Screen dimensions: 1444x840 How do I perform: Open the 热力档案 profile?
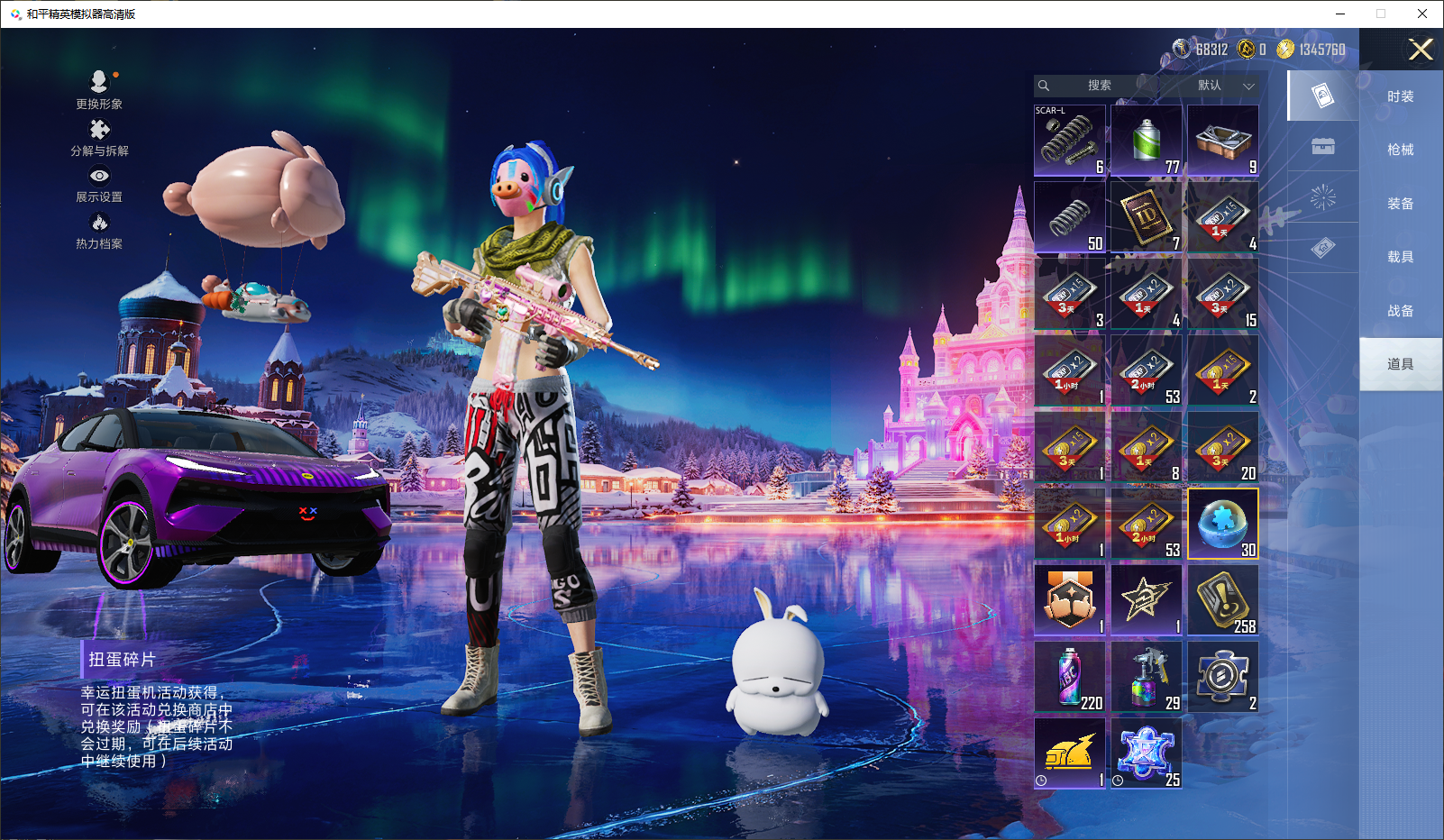pyautogui.click(x=99, y=231)
